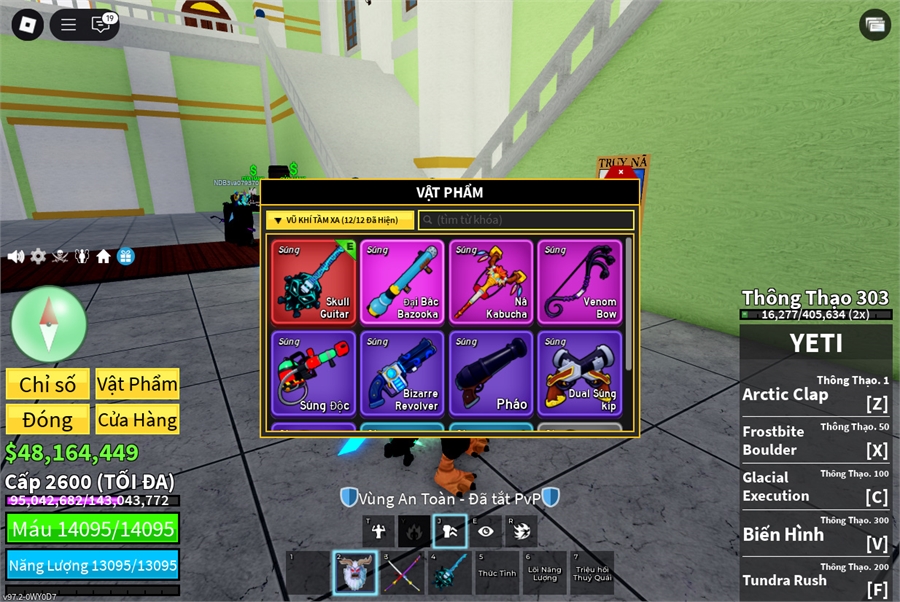Open the gear settings icon

click(38, 257)
